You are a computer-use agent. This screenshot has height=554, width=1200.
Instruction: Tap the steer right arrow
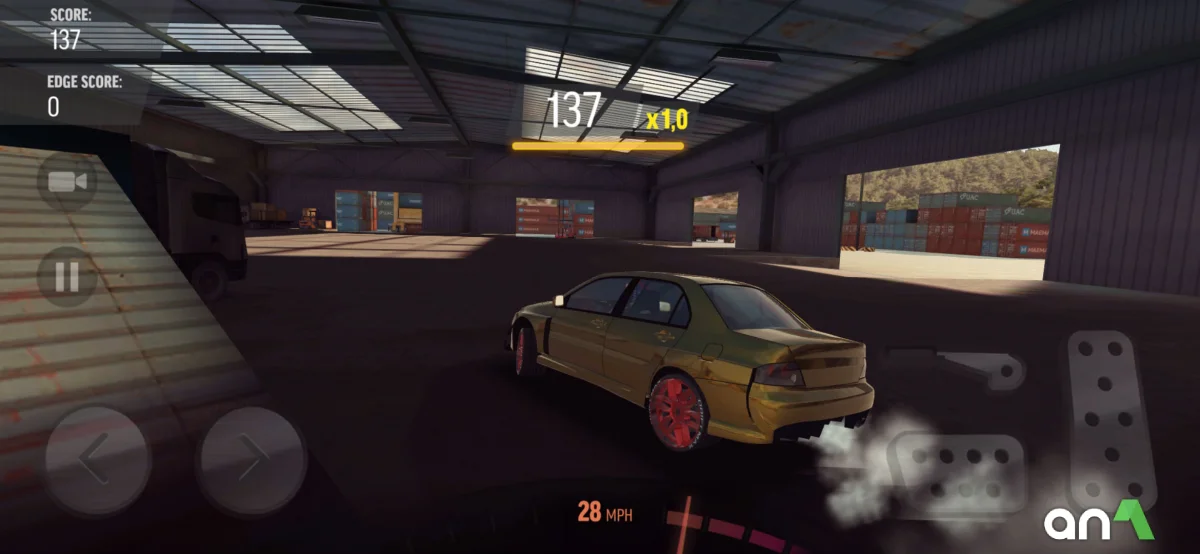(x=251, y=460)
